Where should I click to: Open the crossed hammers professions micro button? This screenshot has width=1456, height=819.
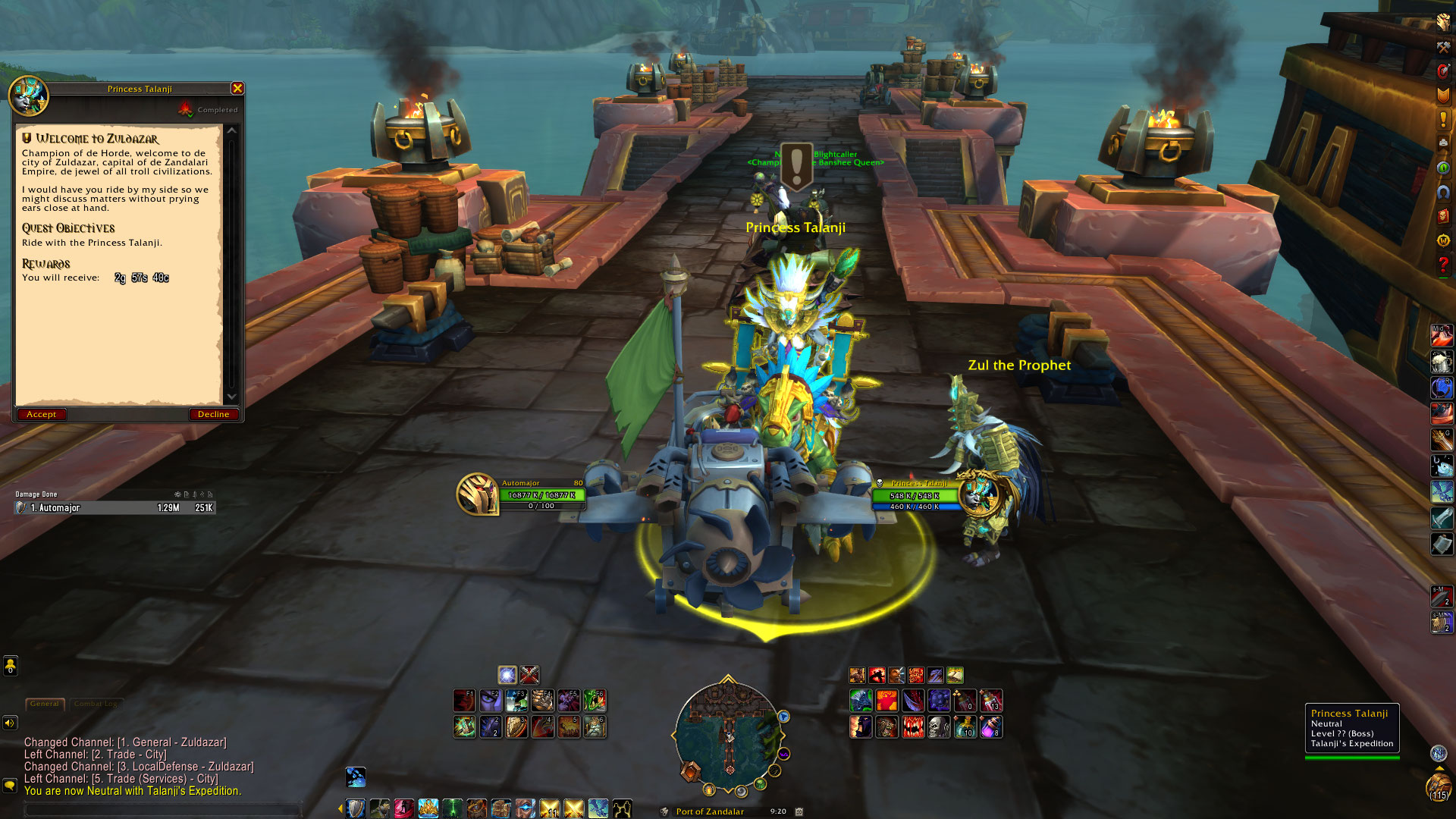(x=1443, y=48)
